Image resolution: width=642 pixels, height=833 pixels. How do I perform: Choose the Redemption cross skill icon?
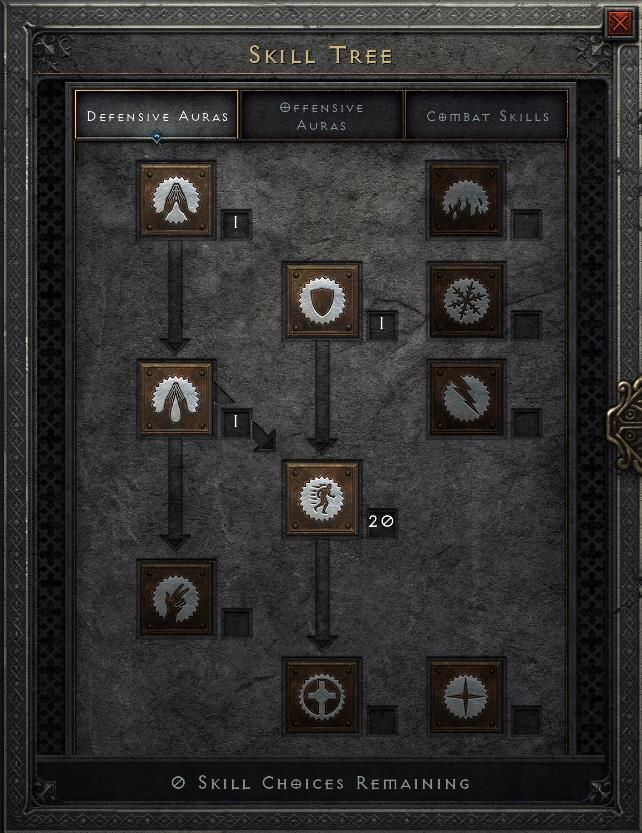click(x=322, y=696)
